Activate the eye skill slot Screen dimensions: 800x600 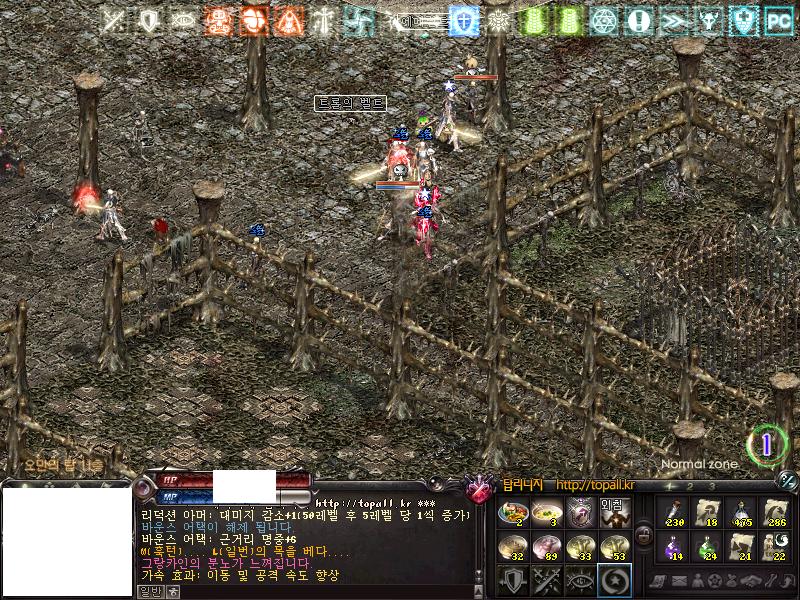[580, 580]
